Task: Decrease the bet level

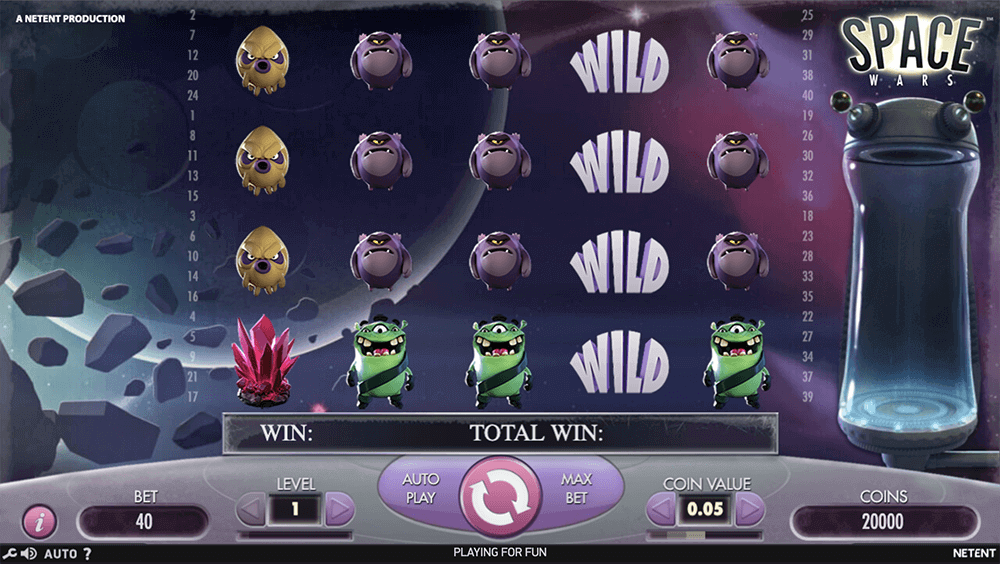Action: (x=251, y=510)
